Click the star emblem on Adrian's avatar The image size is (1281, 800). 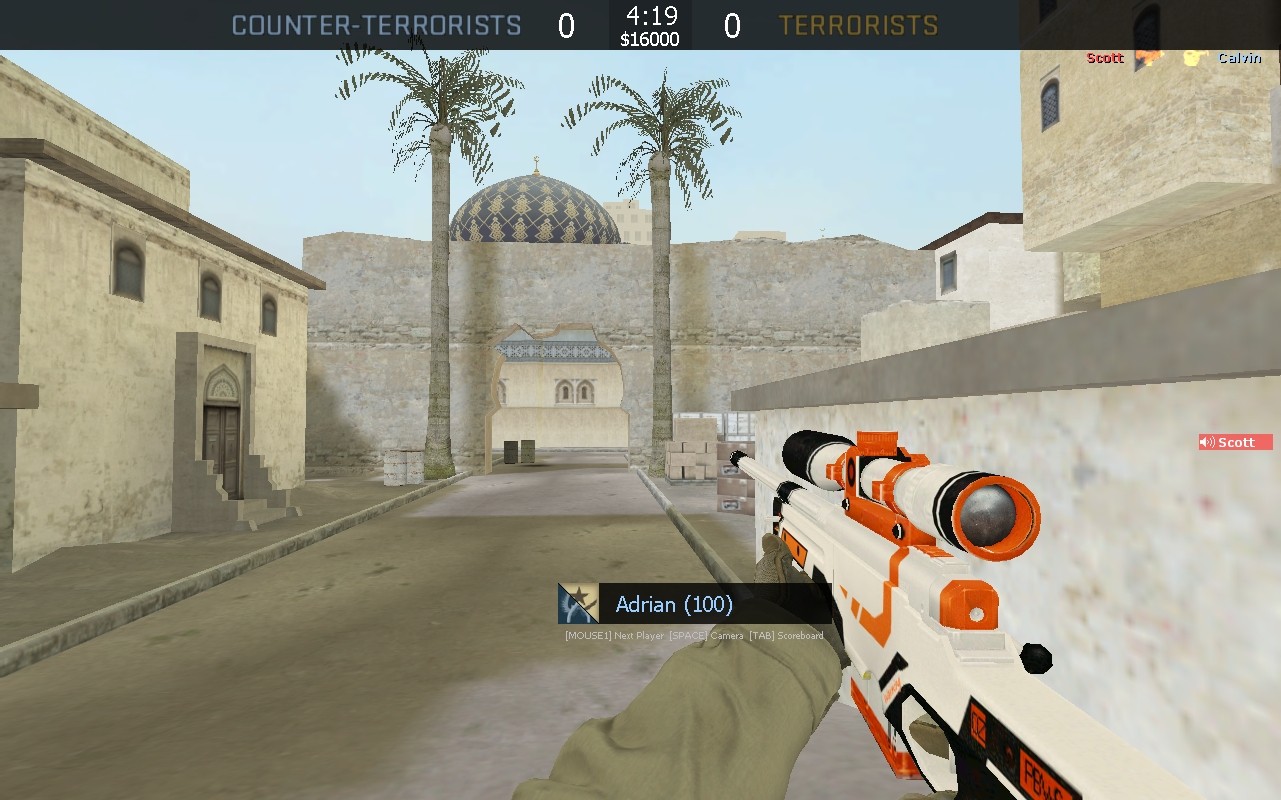click(581, 595)
